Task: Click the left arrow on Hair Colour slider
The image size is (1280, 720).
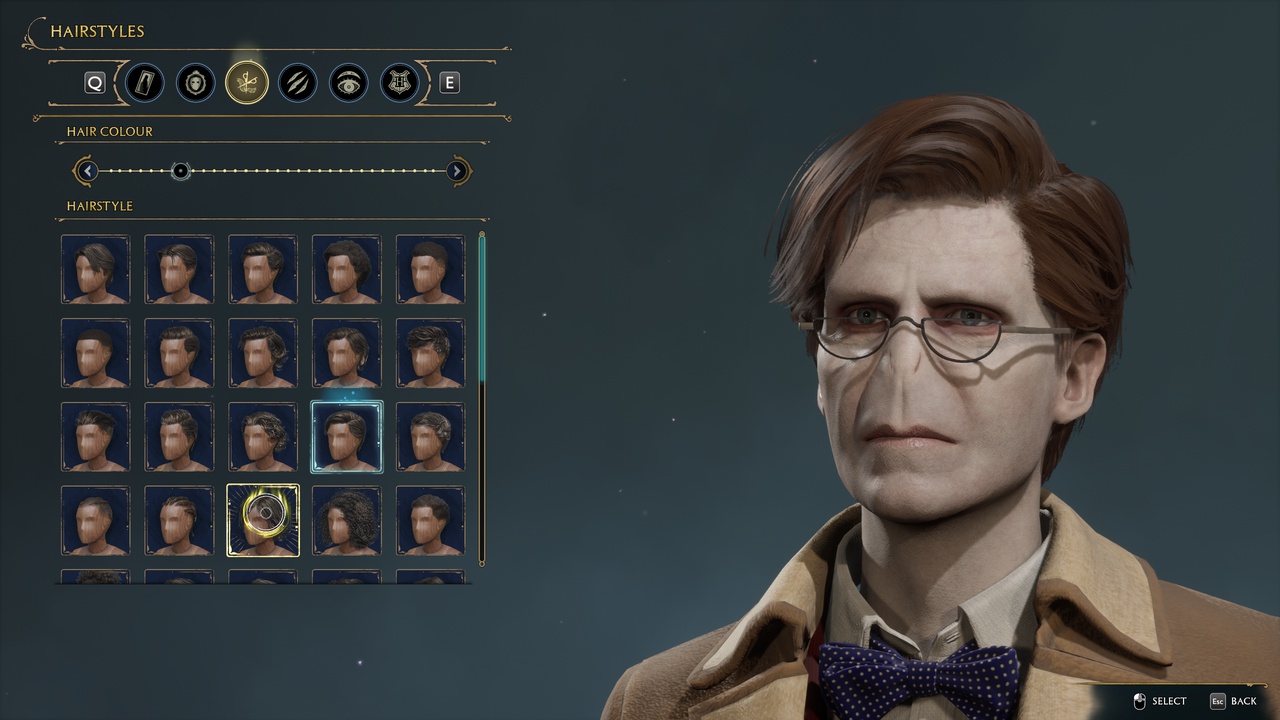Action: click(88, 171)
